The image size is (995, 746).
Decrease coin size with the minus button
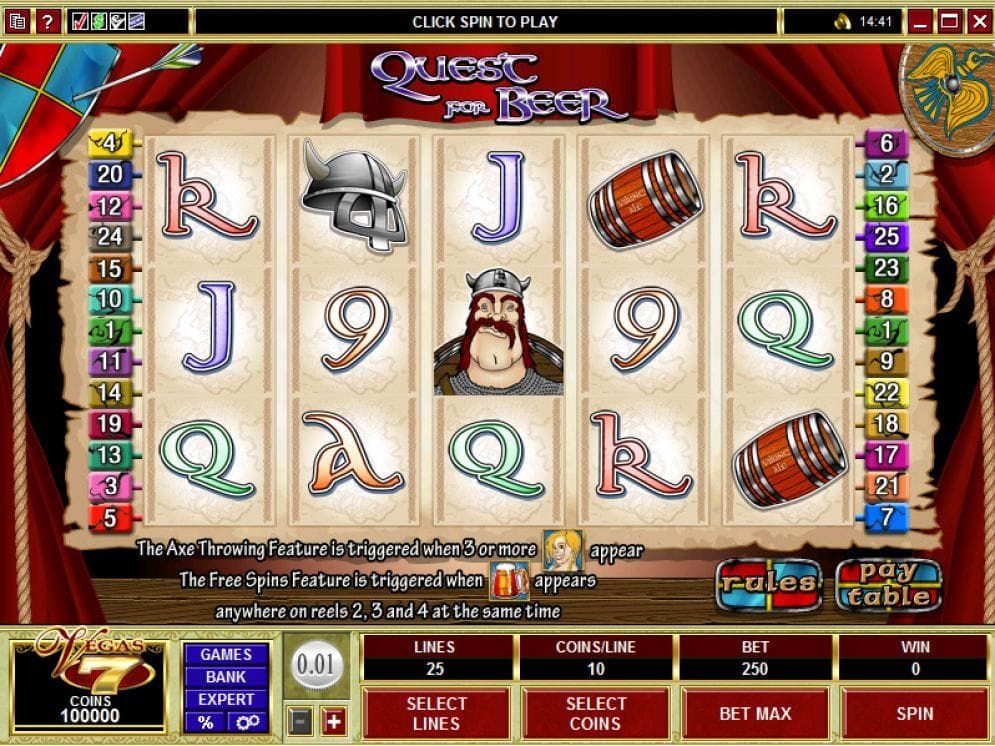[x=299, y=721]
